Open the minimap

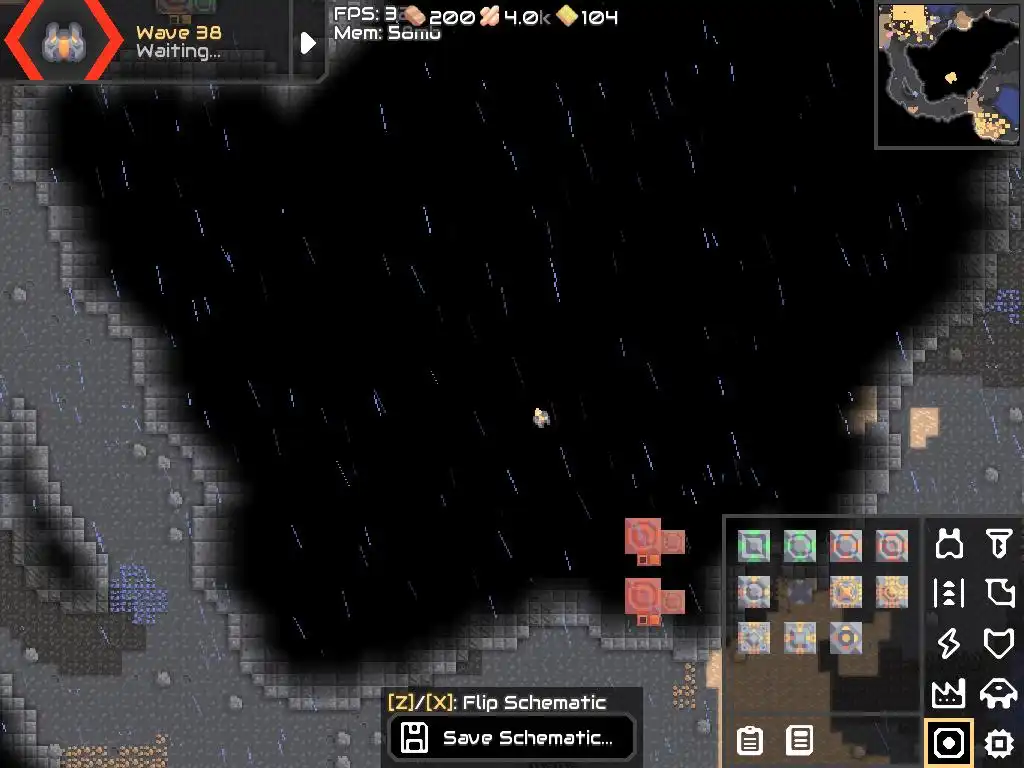click(948, 76)
